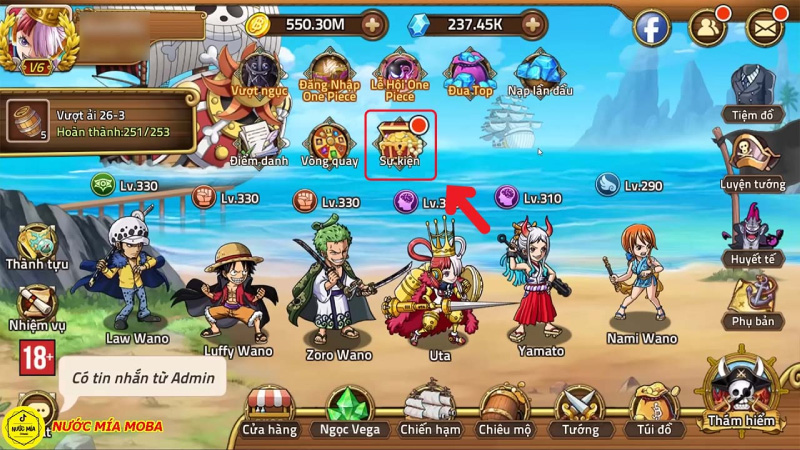Open Chiêu mộ recruitment

point(505,408)
